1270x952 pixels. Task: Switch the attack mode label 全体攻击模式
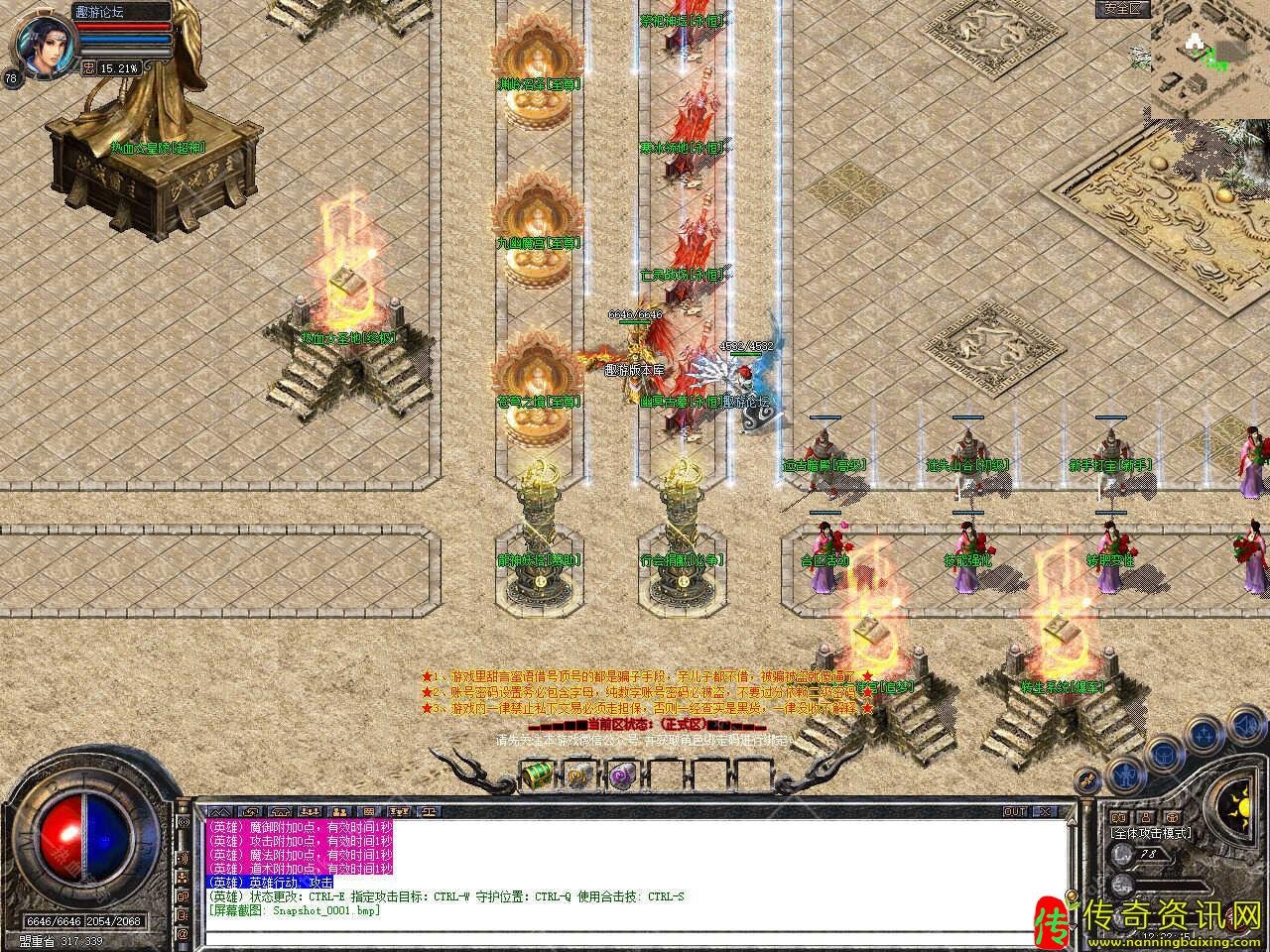1151,834
